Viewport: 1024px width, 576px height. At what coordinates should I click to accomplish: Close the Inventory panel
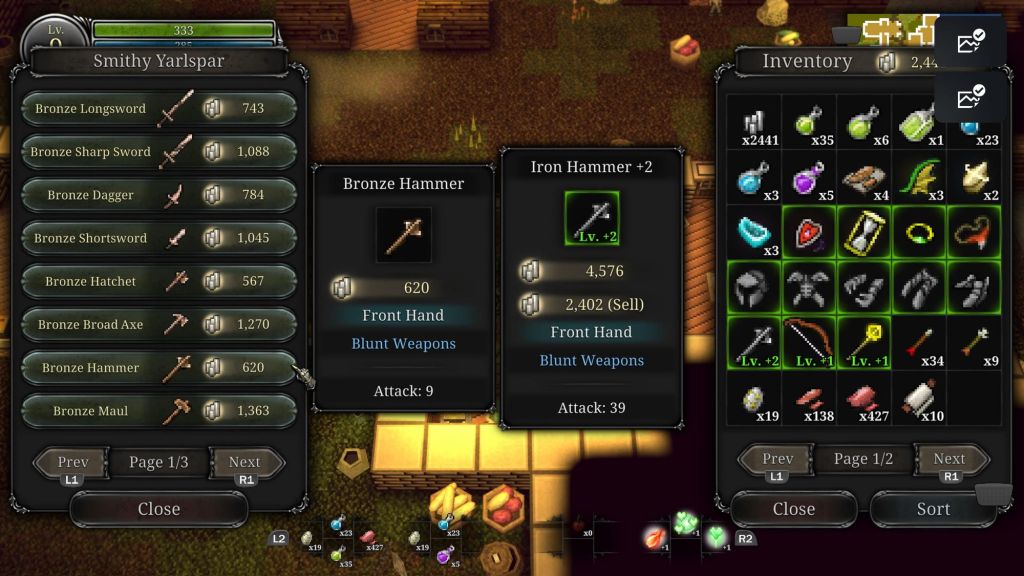point(793,509)
